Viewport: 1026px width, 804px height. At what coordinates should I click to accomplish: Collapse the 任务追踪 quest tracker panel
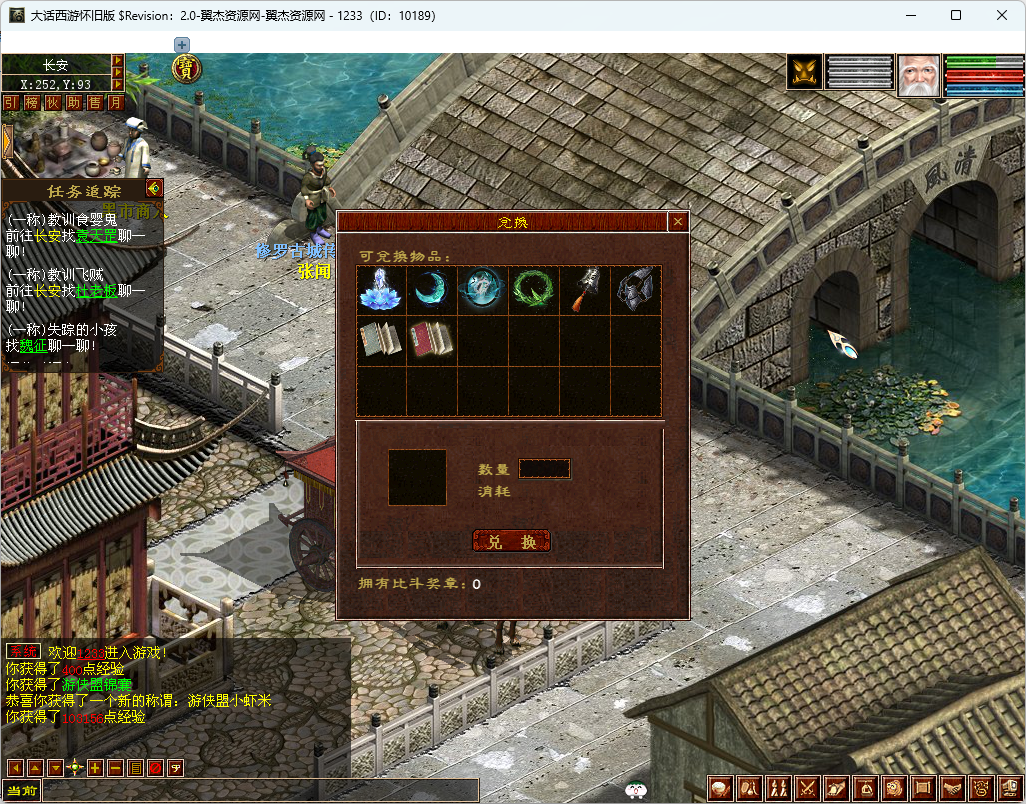pyautogui.click(x=153, y=188)
